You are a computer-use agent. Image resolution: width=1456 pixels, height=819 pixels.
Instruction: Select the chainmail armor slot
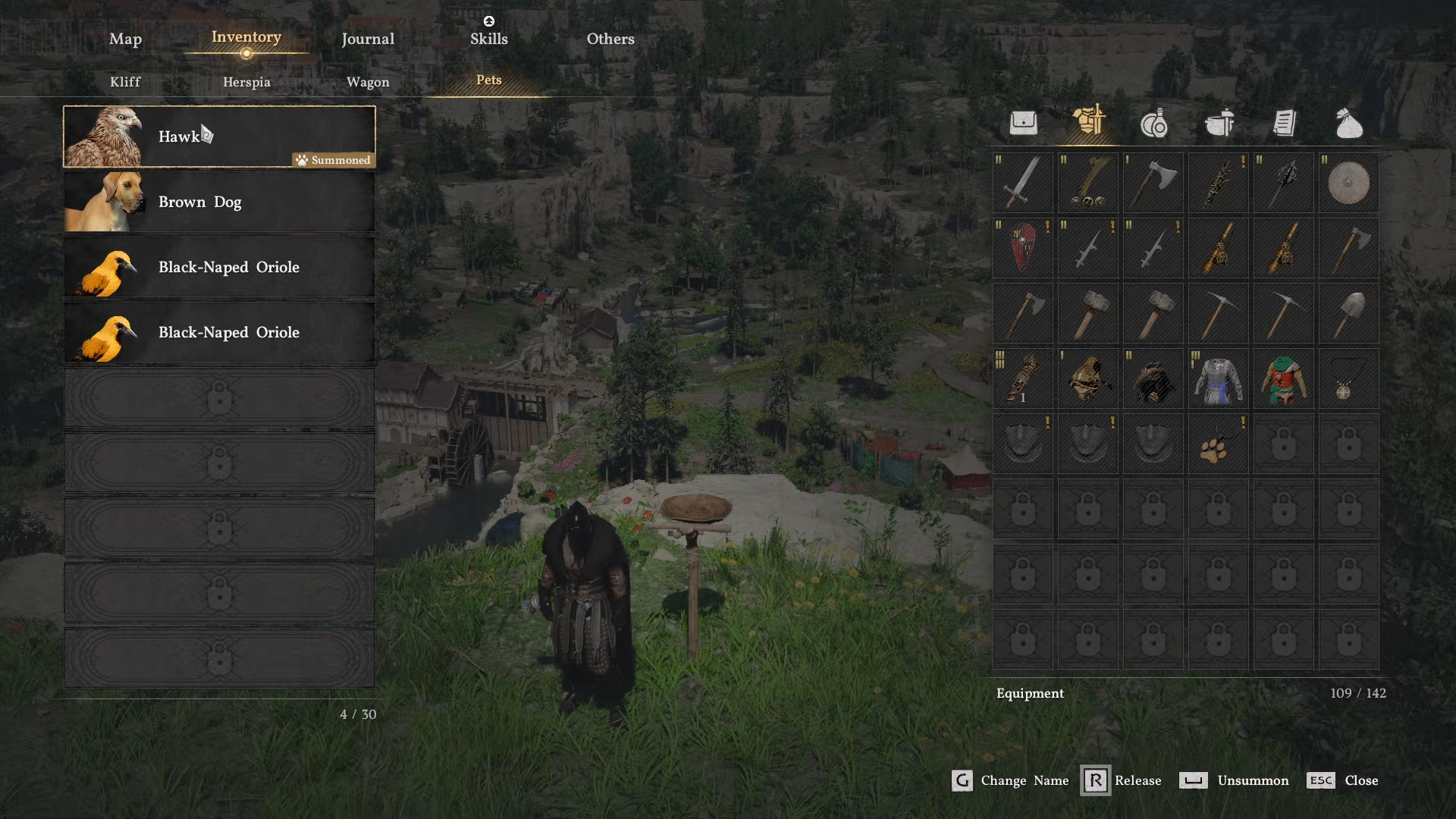[1218, 378]
